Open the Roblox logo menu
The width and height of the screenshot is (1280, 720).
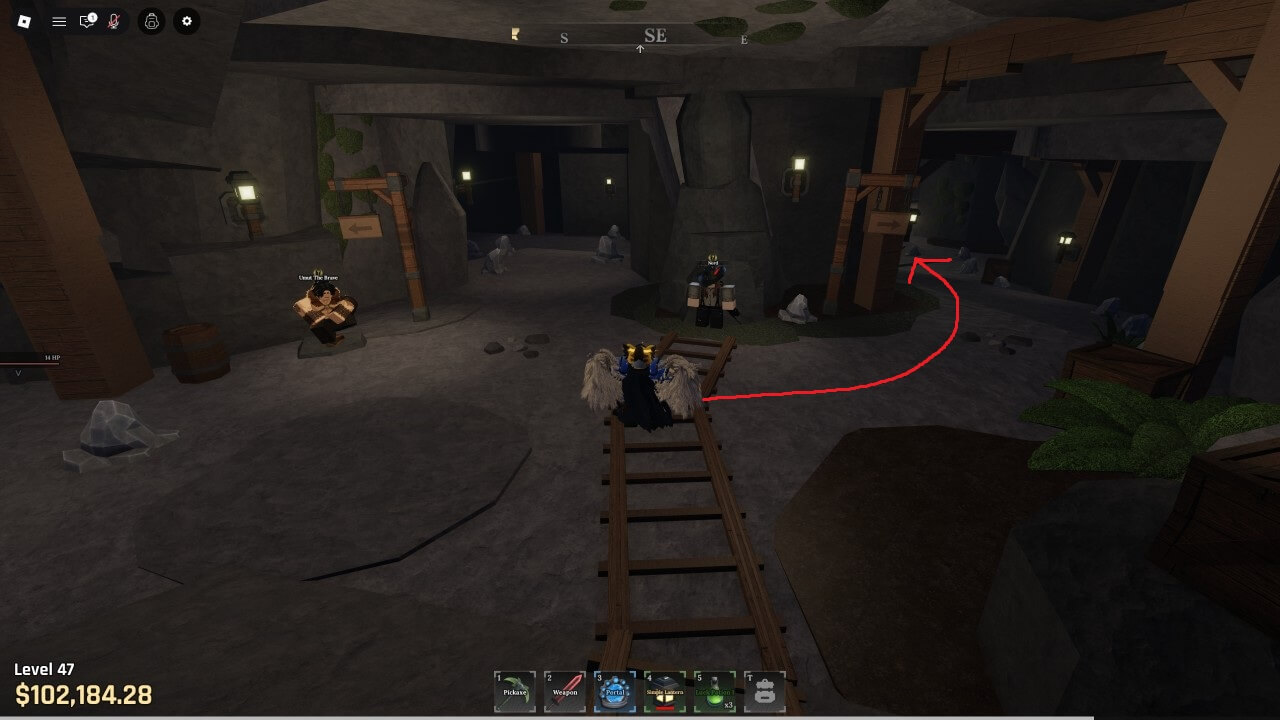(25, 21)
